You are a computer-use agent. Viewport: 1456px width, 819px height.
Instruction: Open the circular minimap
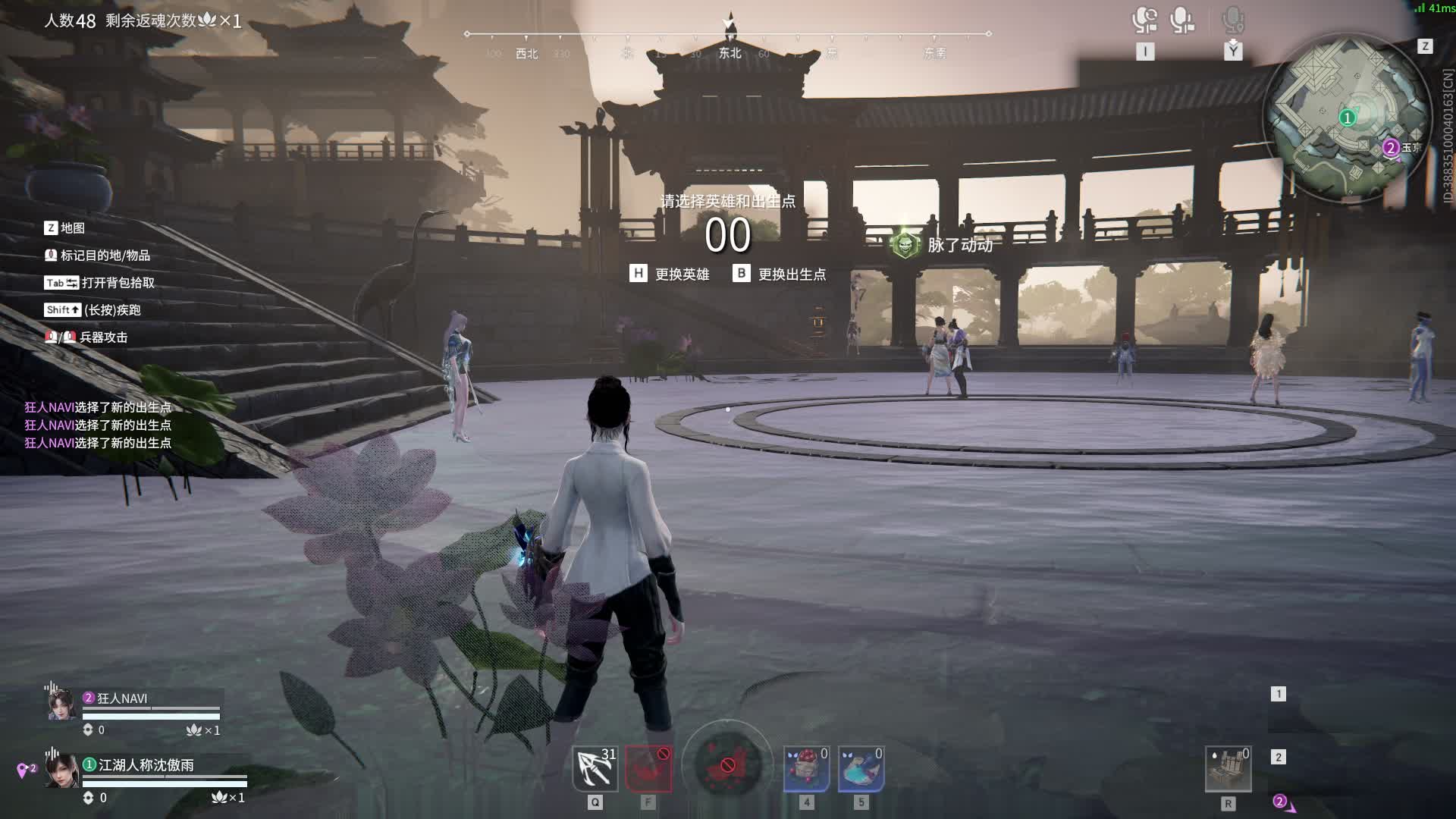coord(1348,118)
